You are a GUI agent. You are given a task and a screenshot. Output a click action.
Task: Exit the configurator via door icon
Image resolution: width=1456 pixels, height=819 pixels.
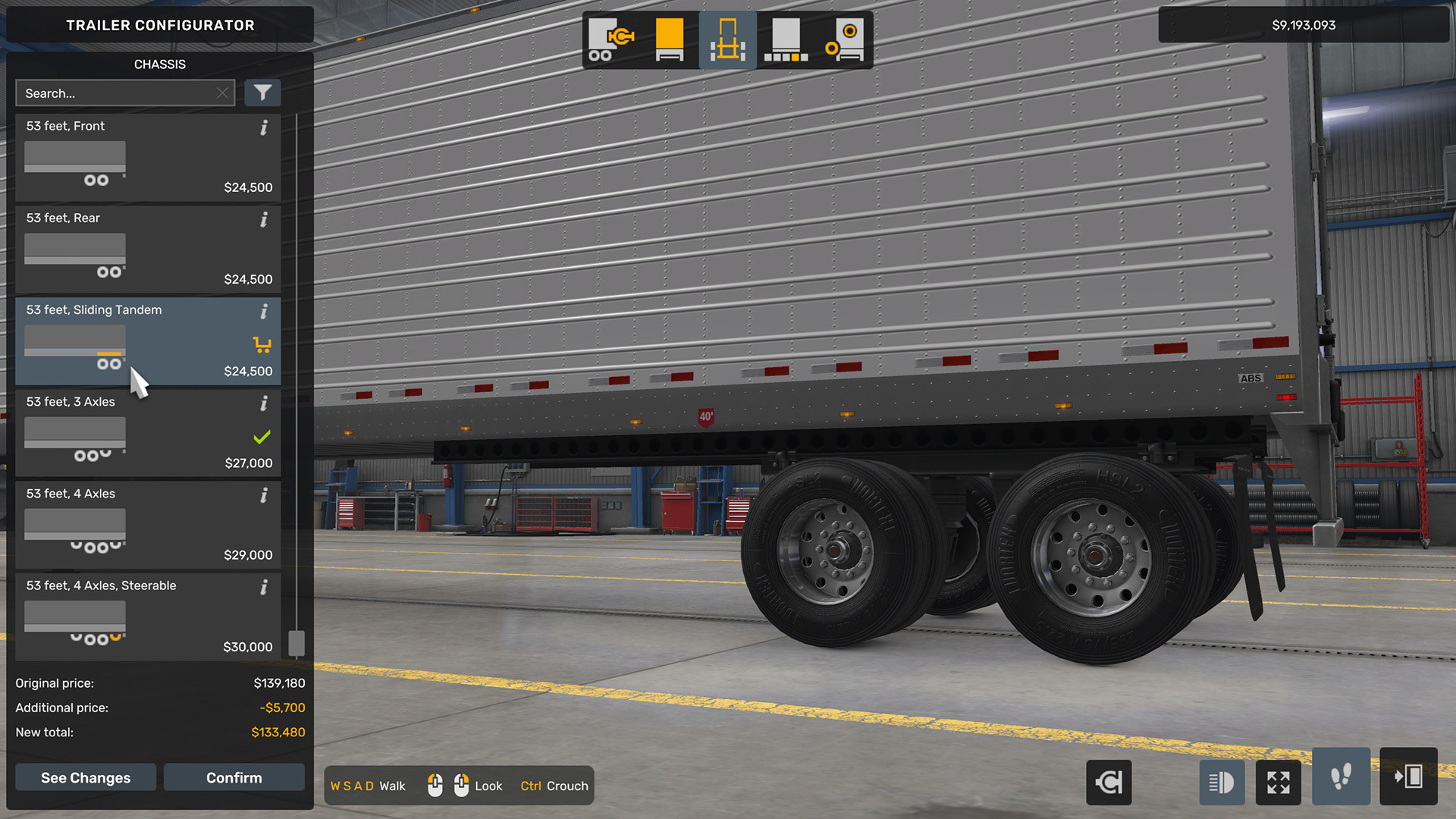1408,777
